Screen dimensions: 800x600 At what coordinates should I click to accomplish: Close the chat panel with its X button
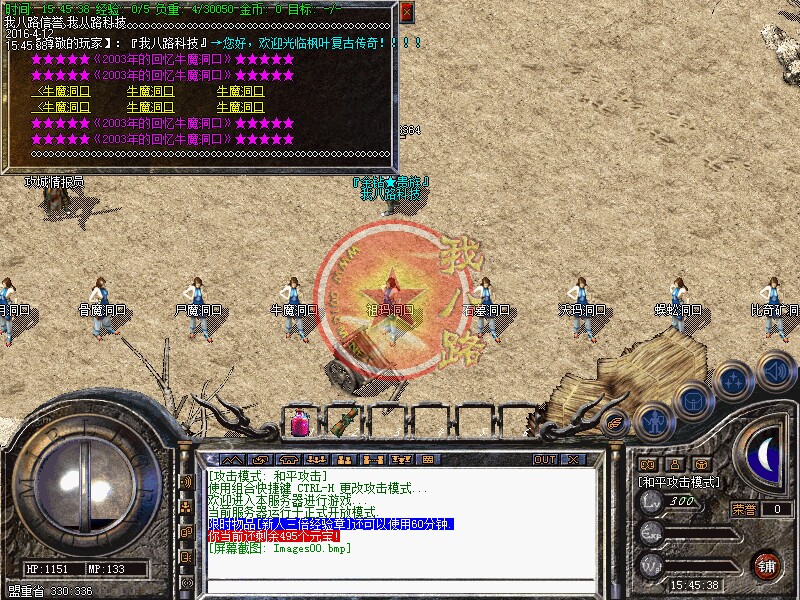point(573,460)
